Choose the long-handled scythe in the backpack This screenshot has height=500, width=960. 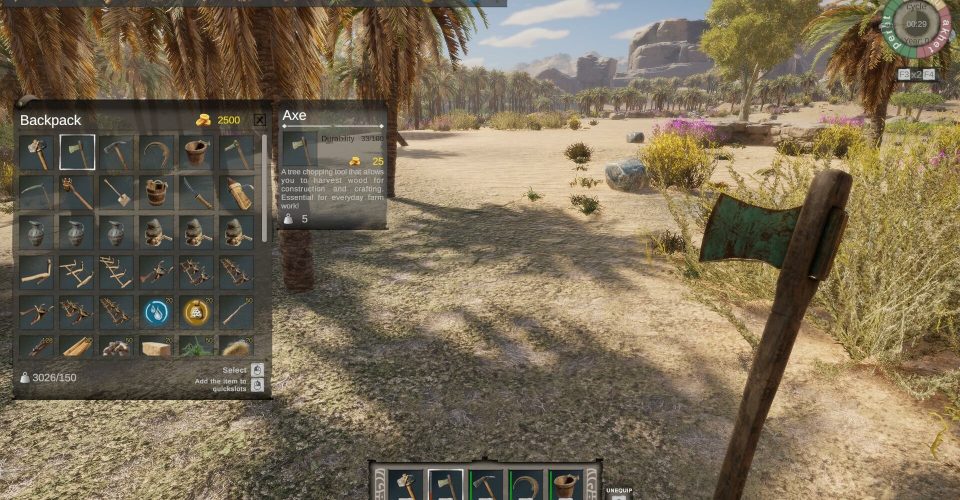pos(37,193)
